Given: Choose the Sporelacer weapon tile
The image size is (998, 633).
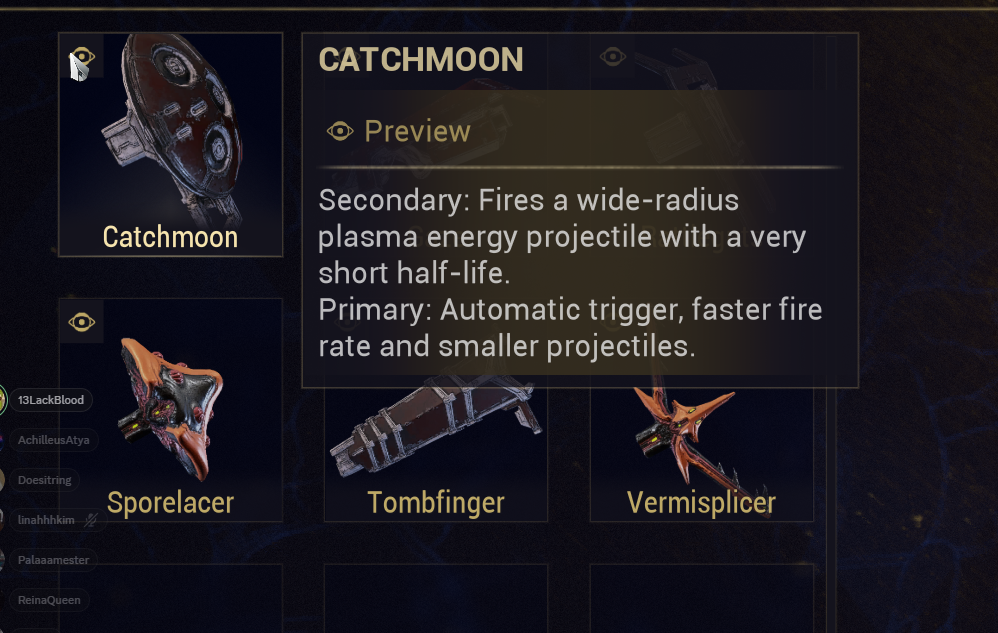Looking at the screenshot, I should [x=170, y=410].
